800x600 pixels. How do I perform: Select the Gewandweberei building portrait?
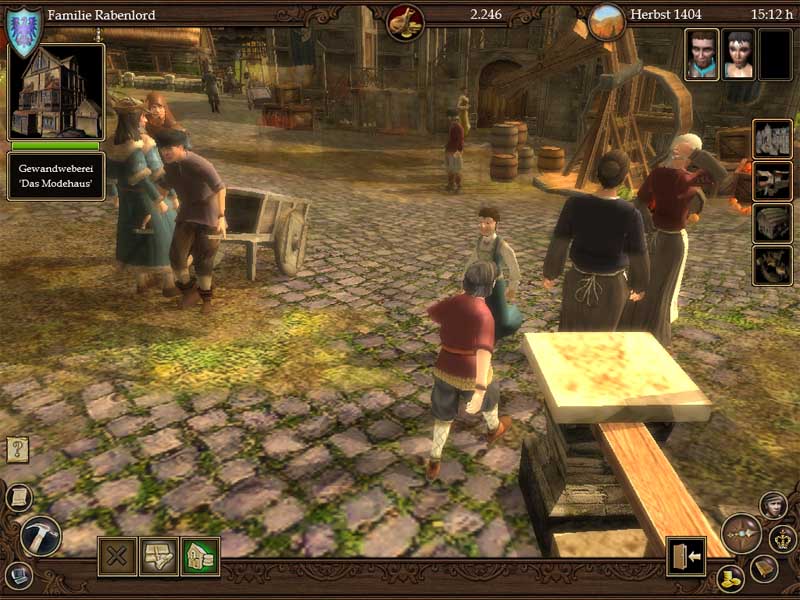tap(56, 92)
